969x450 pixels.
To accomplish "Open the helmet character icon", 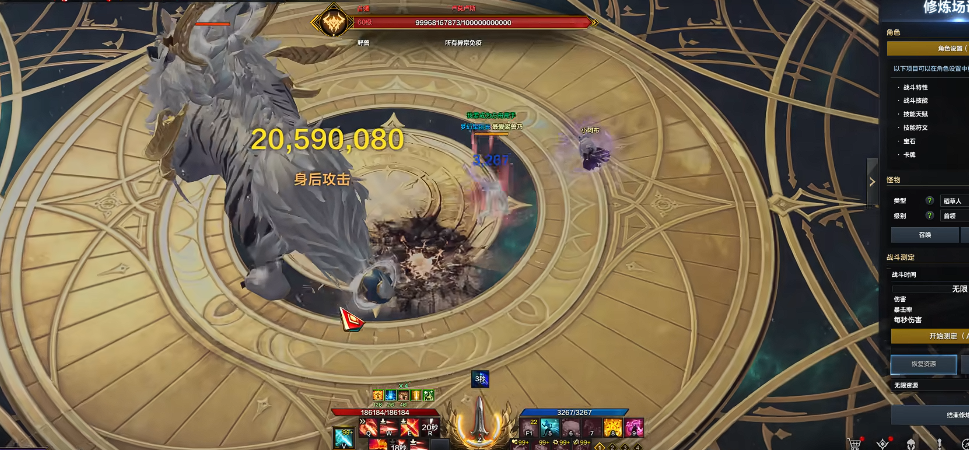I will pyautogui.click(x=912, y=442).
